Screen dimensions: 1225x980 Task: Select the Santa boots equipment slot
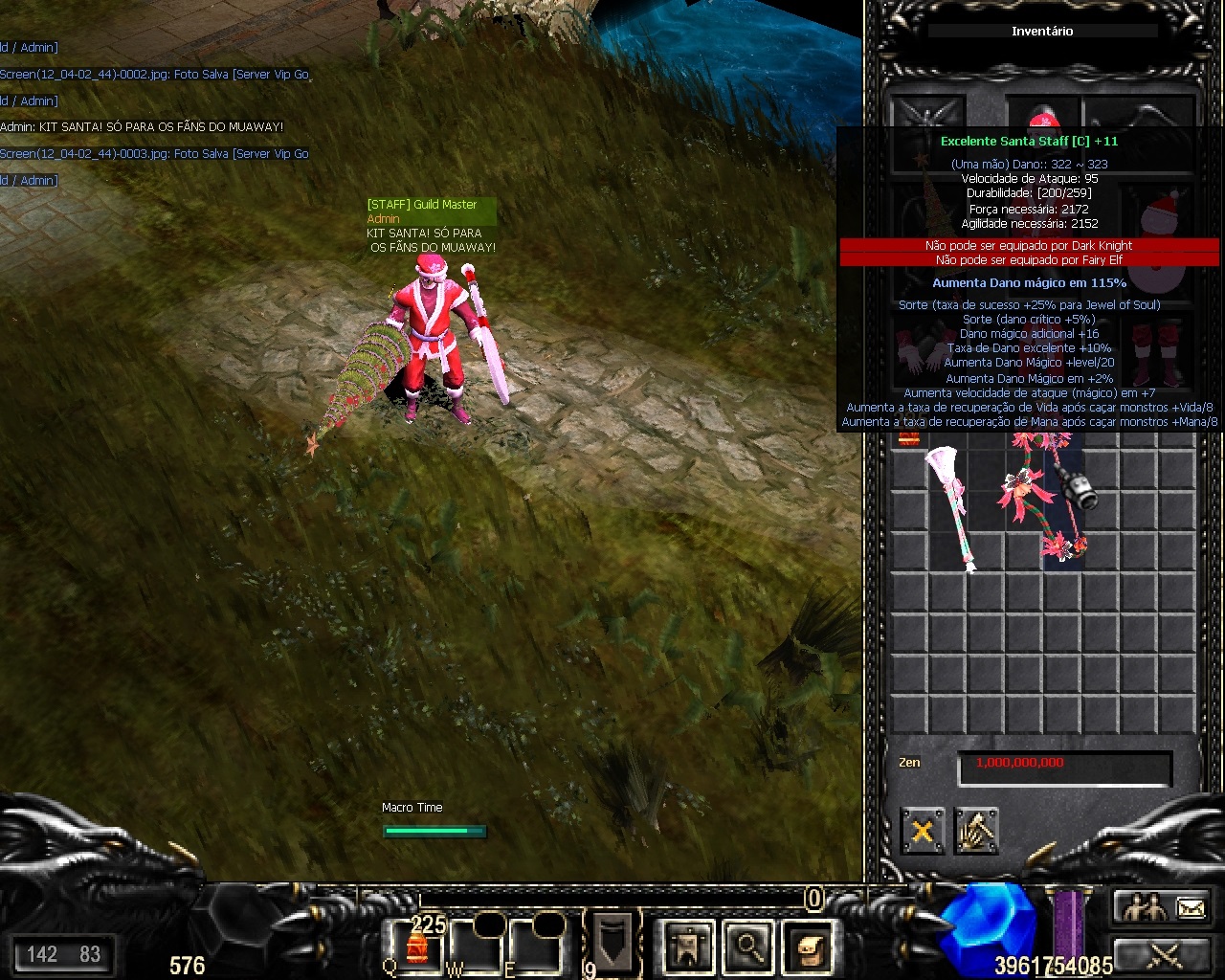[x=1156, y=351]
